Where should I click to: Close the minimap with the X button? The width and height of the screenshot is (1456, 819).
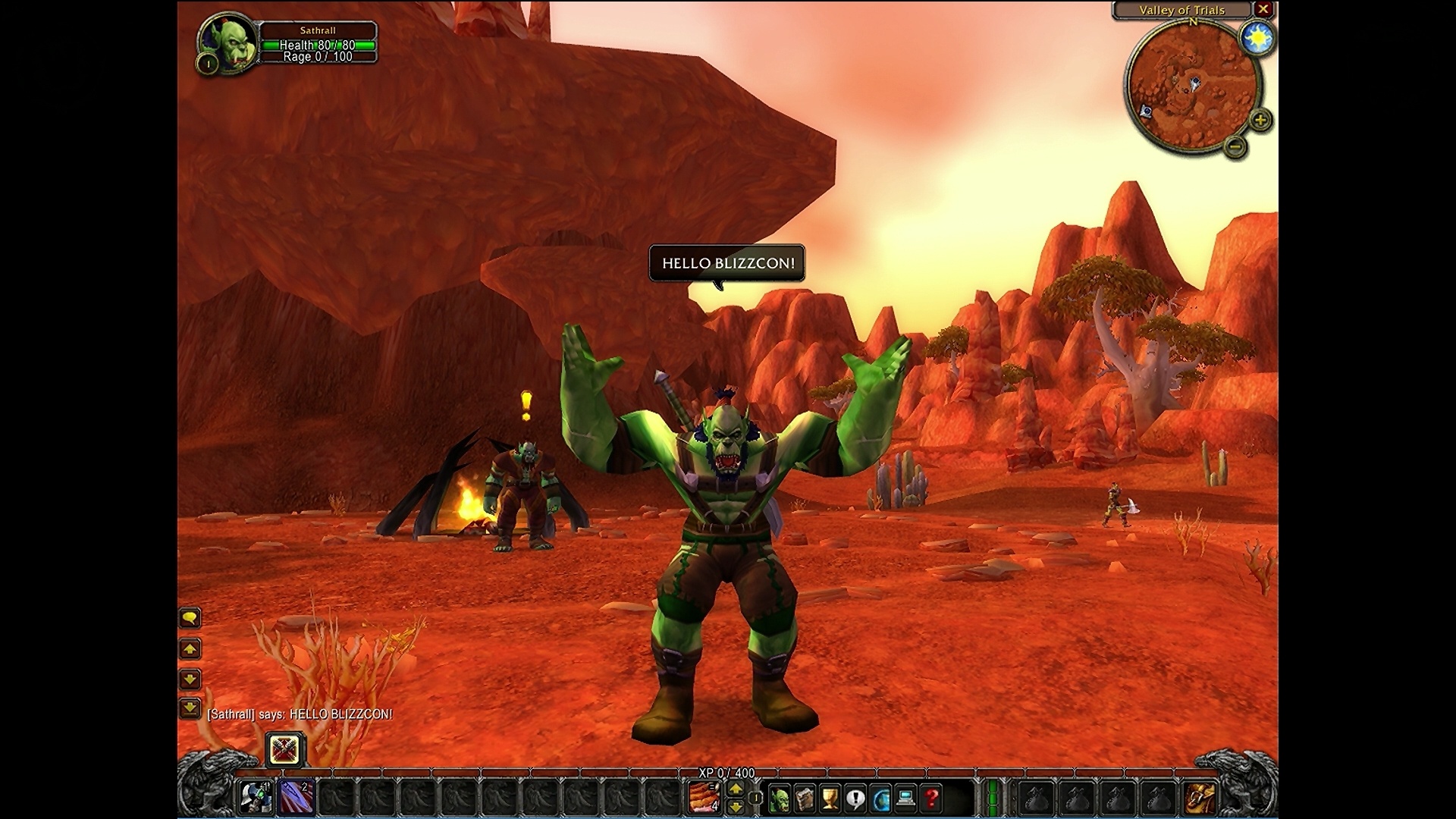point(1263,10)
